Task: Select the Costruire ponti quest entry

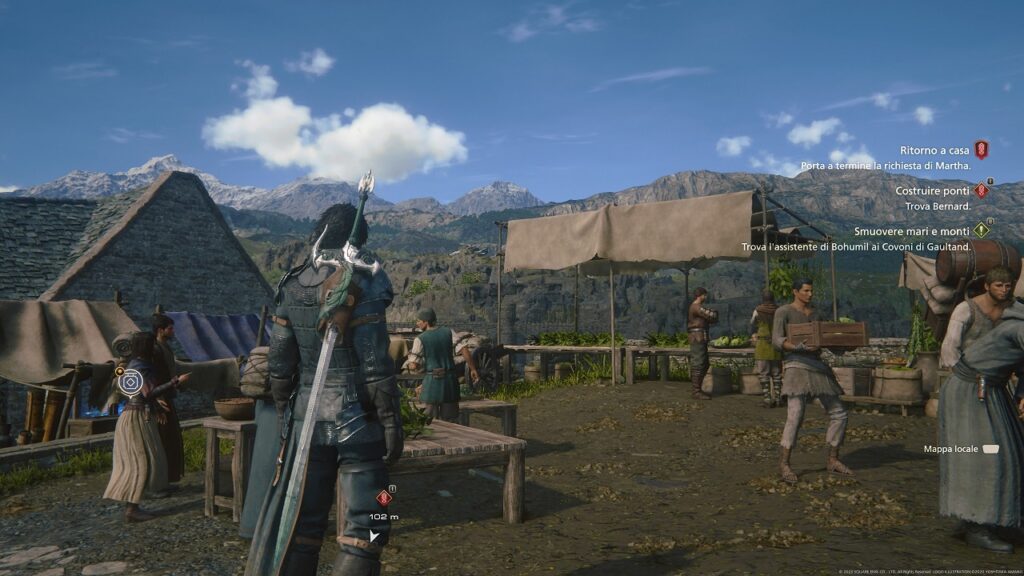Action: coord(933,190)
